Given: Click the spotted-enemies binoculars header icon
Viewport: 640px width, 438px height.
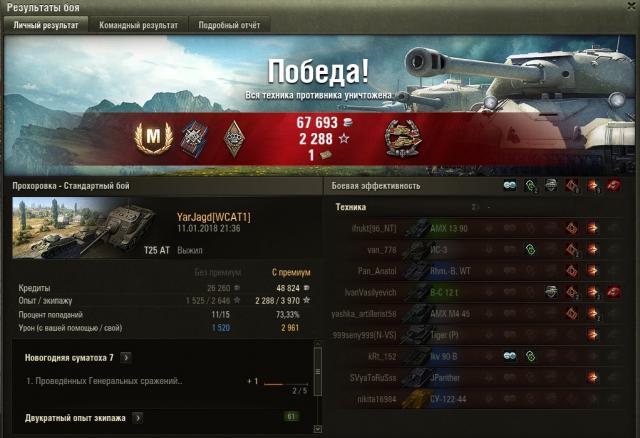Looking at the screenshot, I should tap(509, 185).
